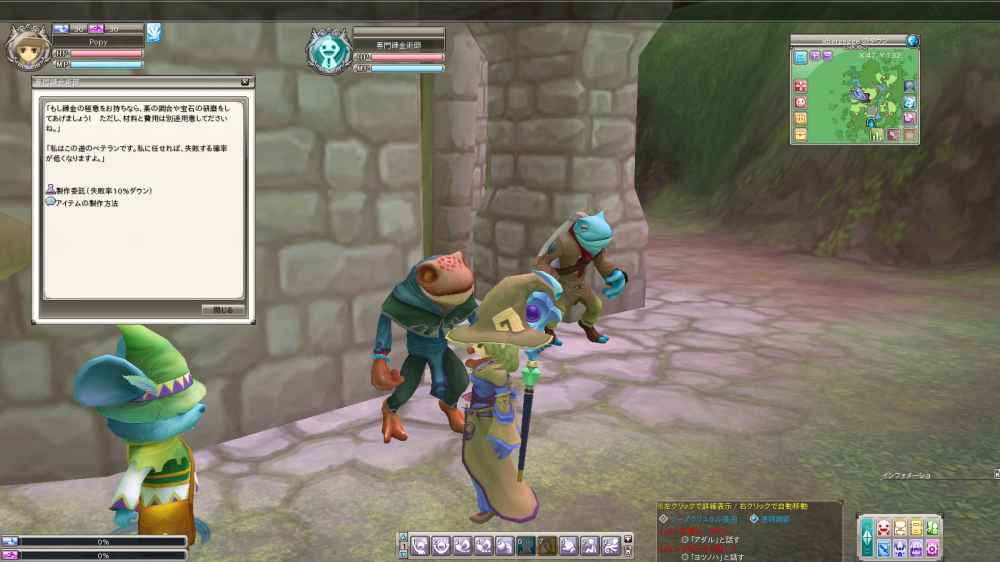Zoom out the minimap with minus button
Image resolution: width=1000 pixels, height=562 pixels.
pyautogui.click(x=828, y=56)
